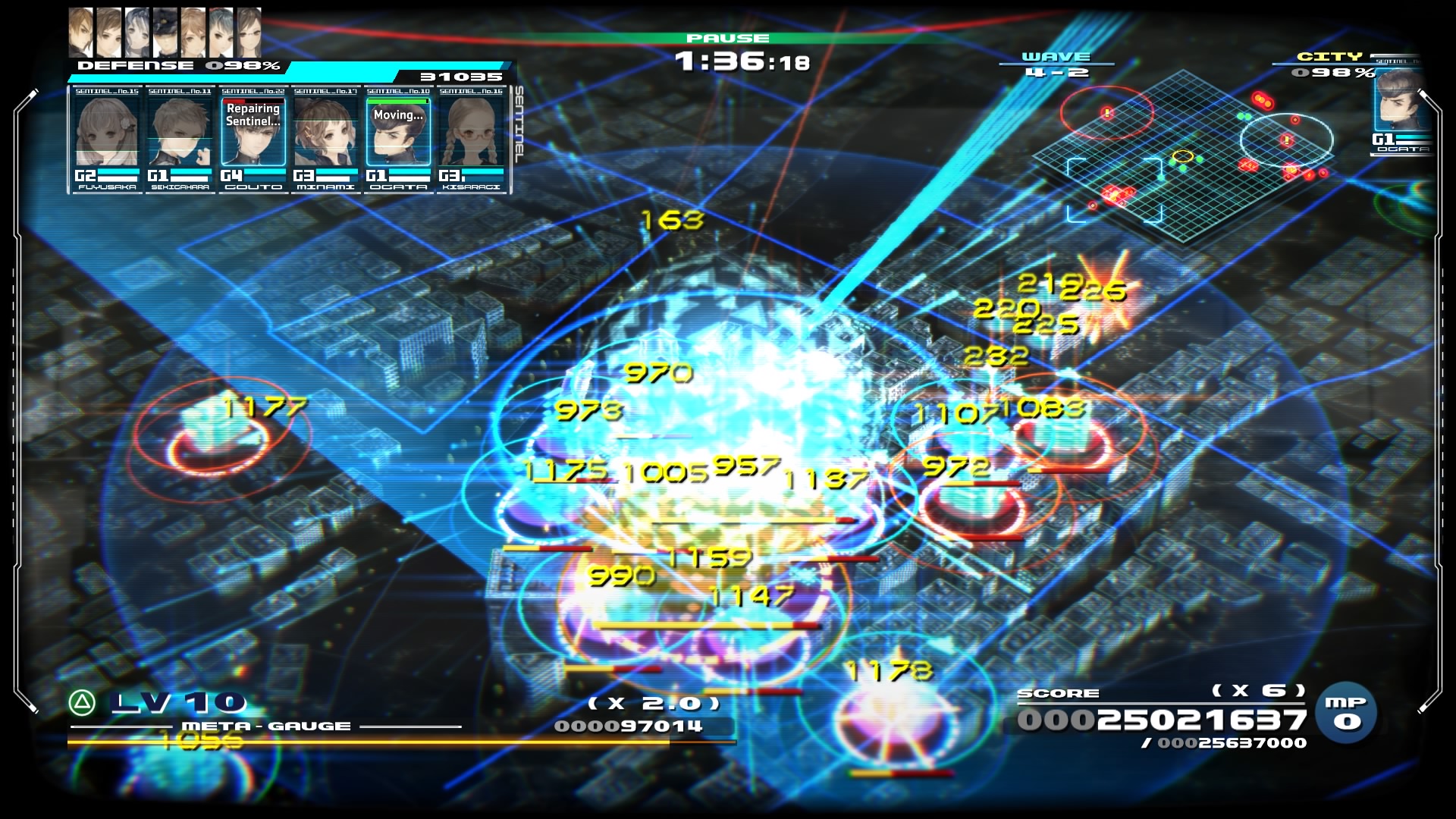
Task: Click the PAUSE label above the timer
Action: pos(727,38)
